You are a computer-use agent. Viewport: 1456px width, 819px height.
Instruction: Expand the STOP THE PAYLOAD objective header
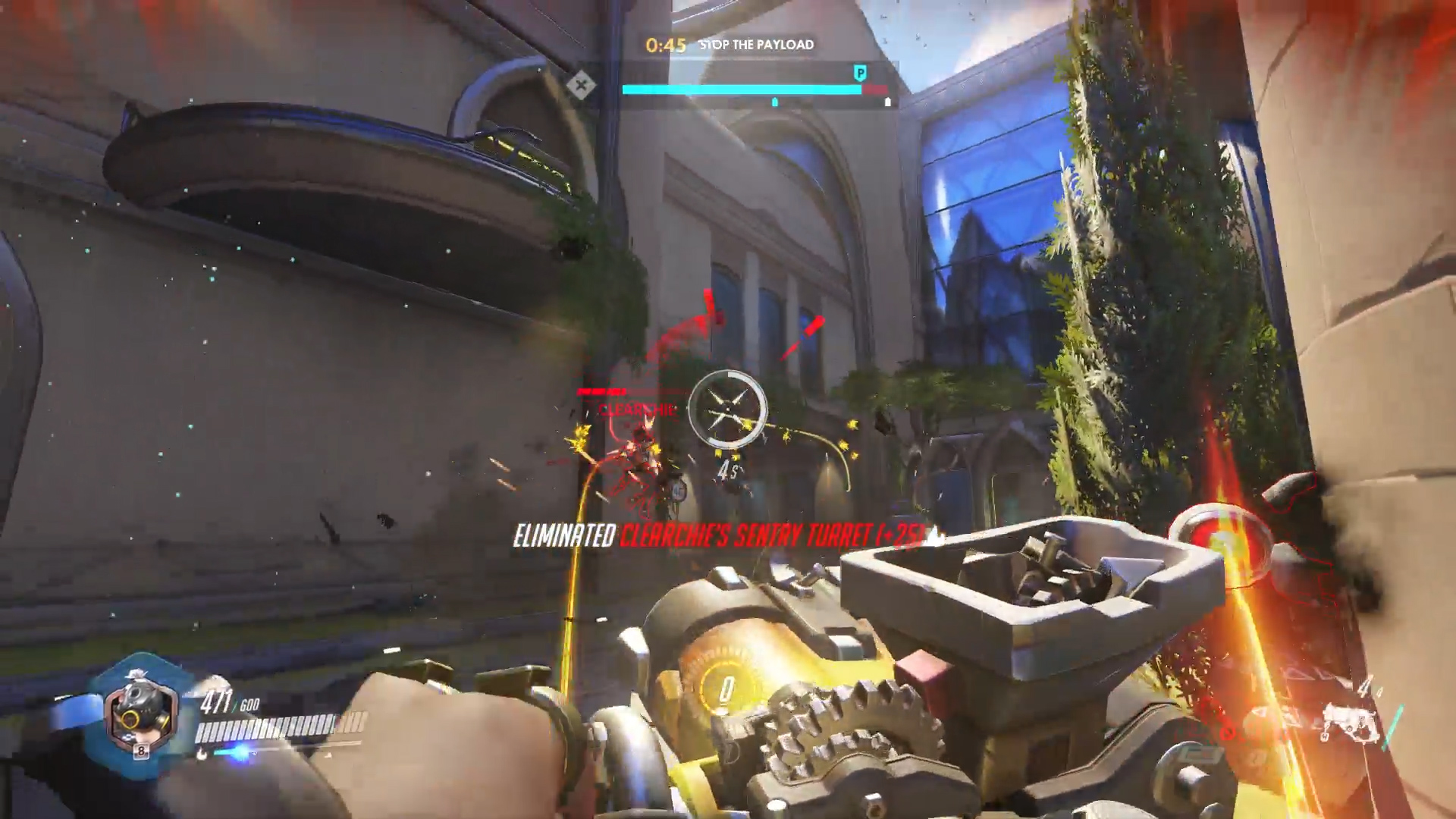point(755,45)
